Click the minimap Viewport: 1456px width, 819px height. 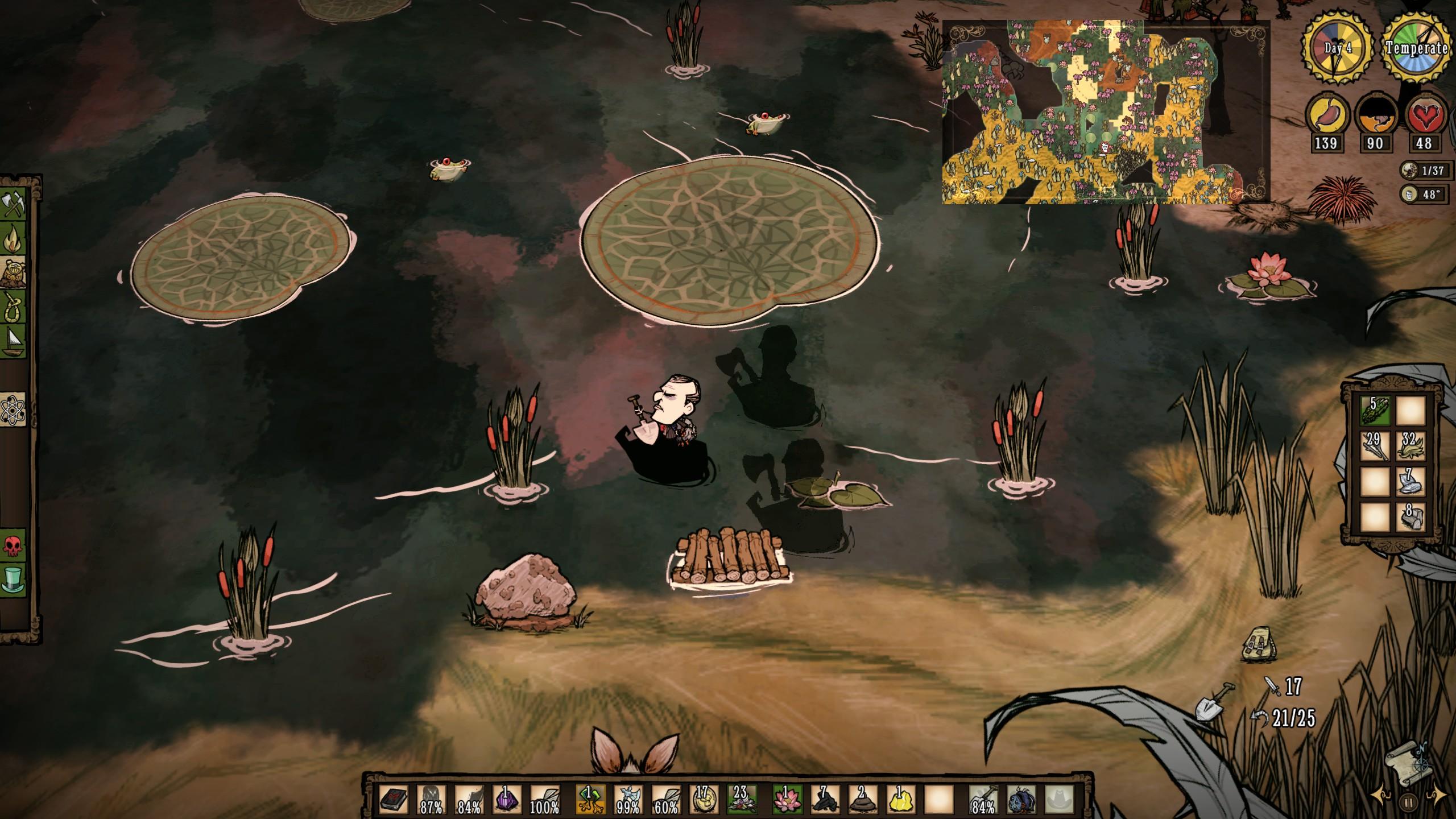[x=1106, y=112]
